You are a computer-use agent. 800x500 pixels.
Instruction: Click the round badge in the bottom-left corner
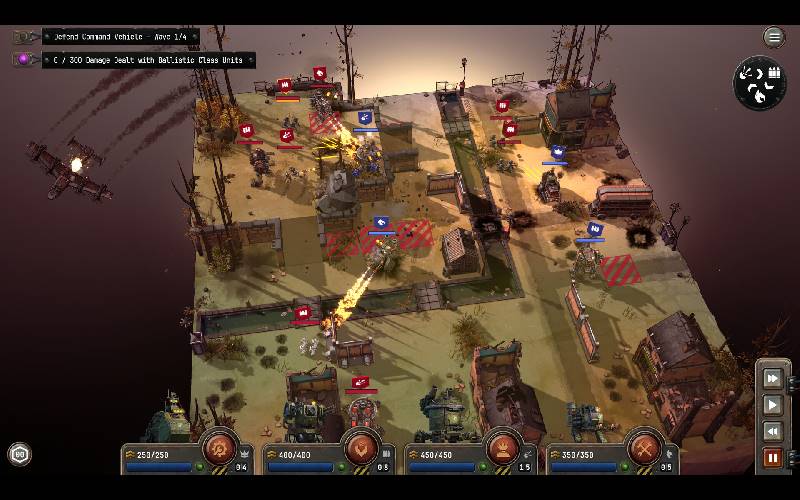[19, 455]
